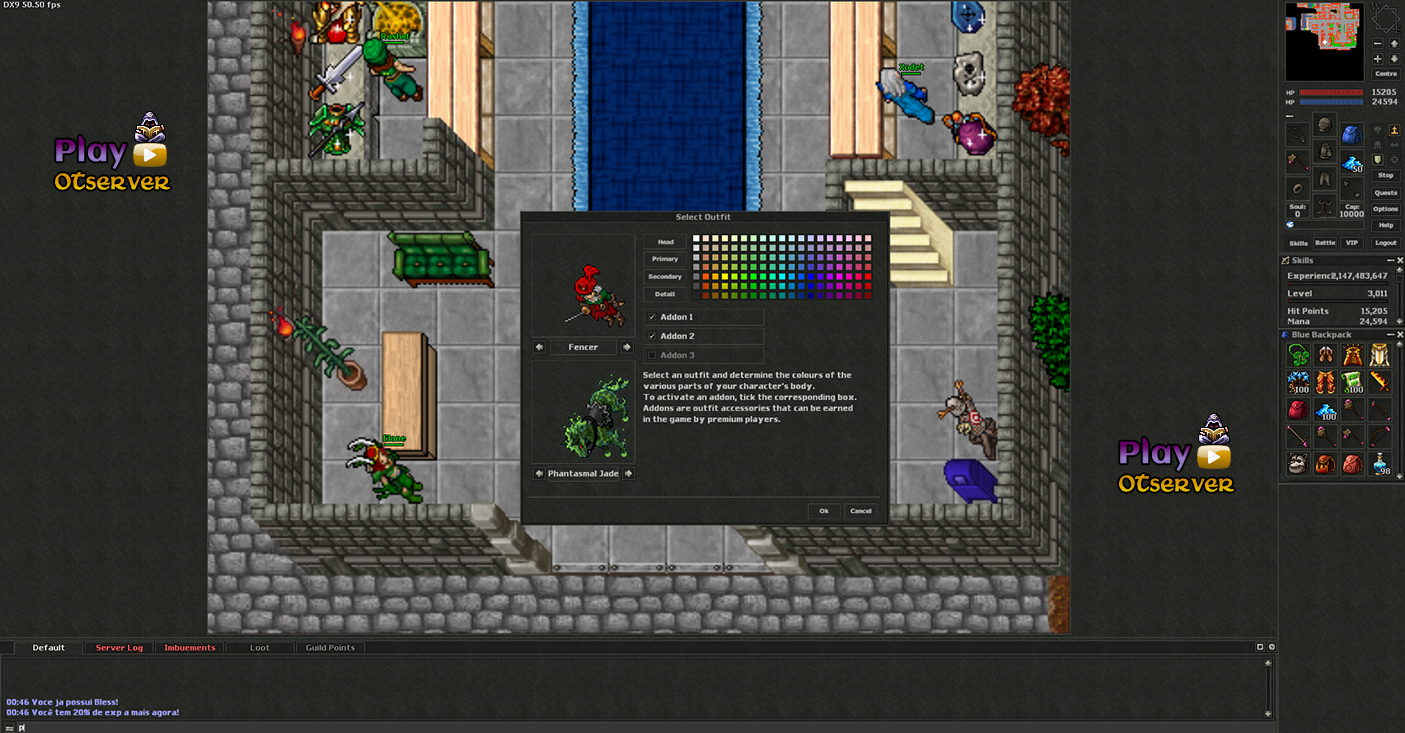Log out with the Logout button
Viewport: 1405px width, 733px height.
point(1385,243)
